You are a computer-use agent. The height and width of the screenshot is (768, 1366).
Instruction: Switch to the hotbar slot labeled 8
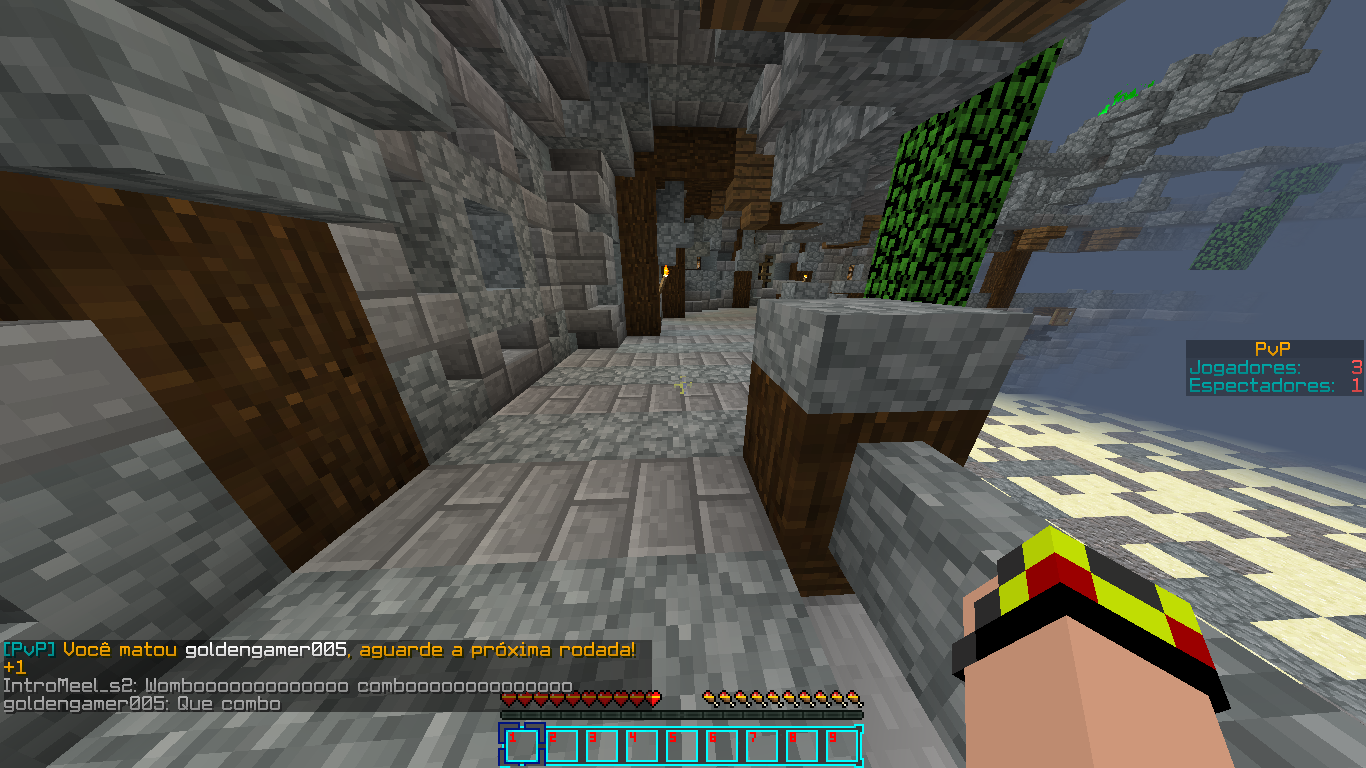(x=801, y=745)
